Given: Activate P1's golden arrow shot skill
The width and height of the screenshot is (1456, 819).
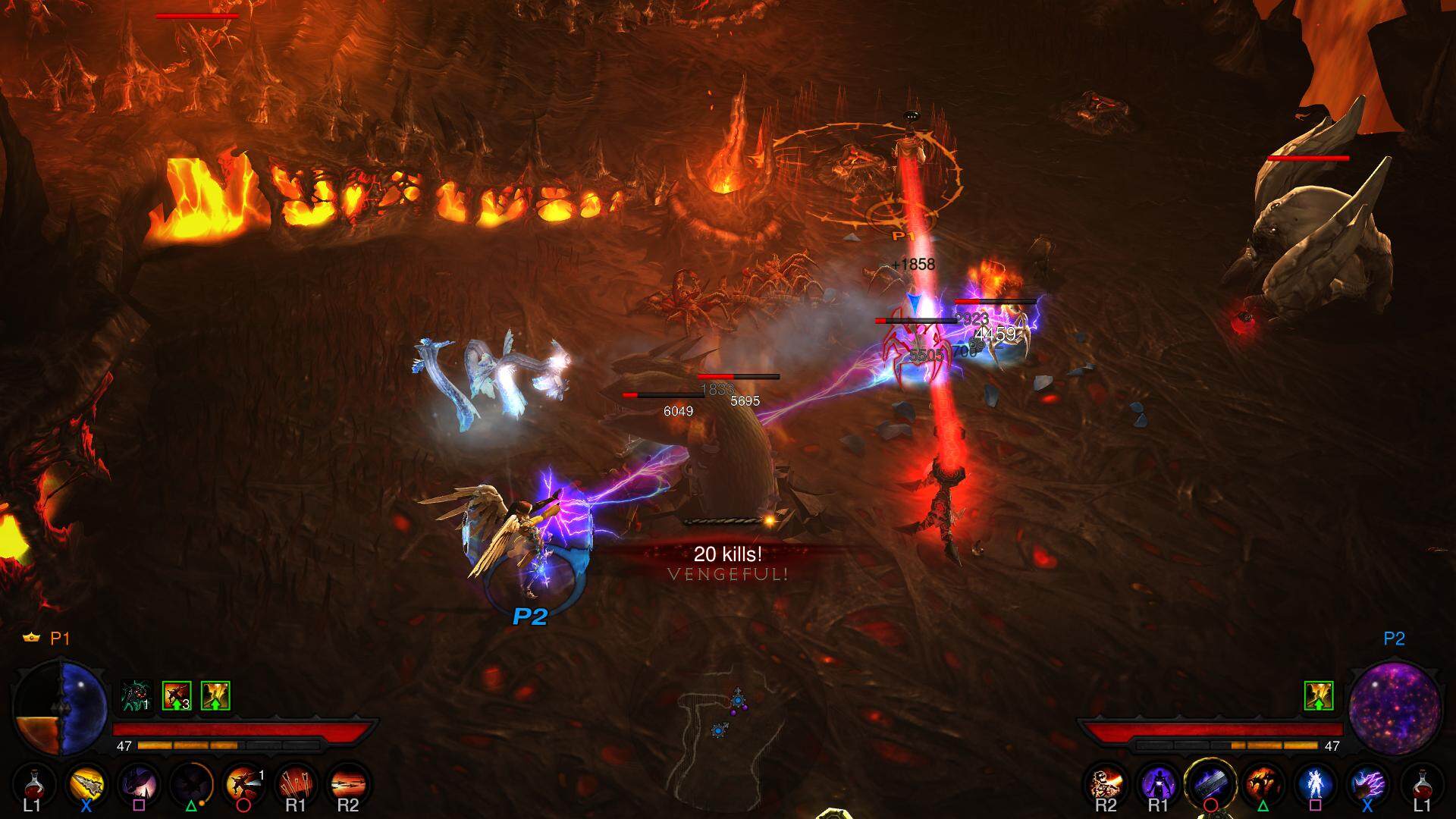Looking at the screenshot, I should (86, 785).
